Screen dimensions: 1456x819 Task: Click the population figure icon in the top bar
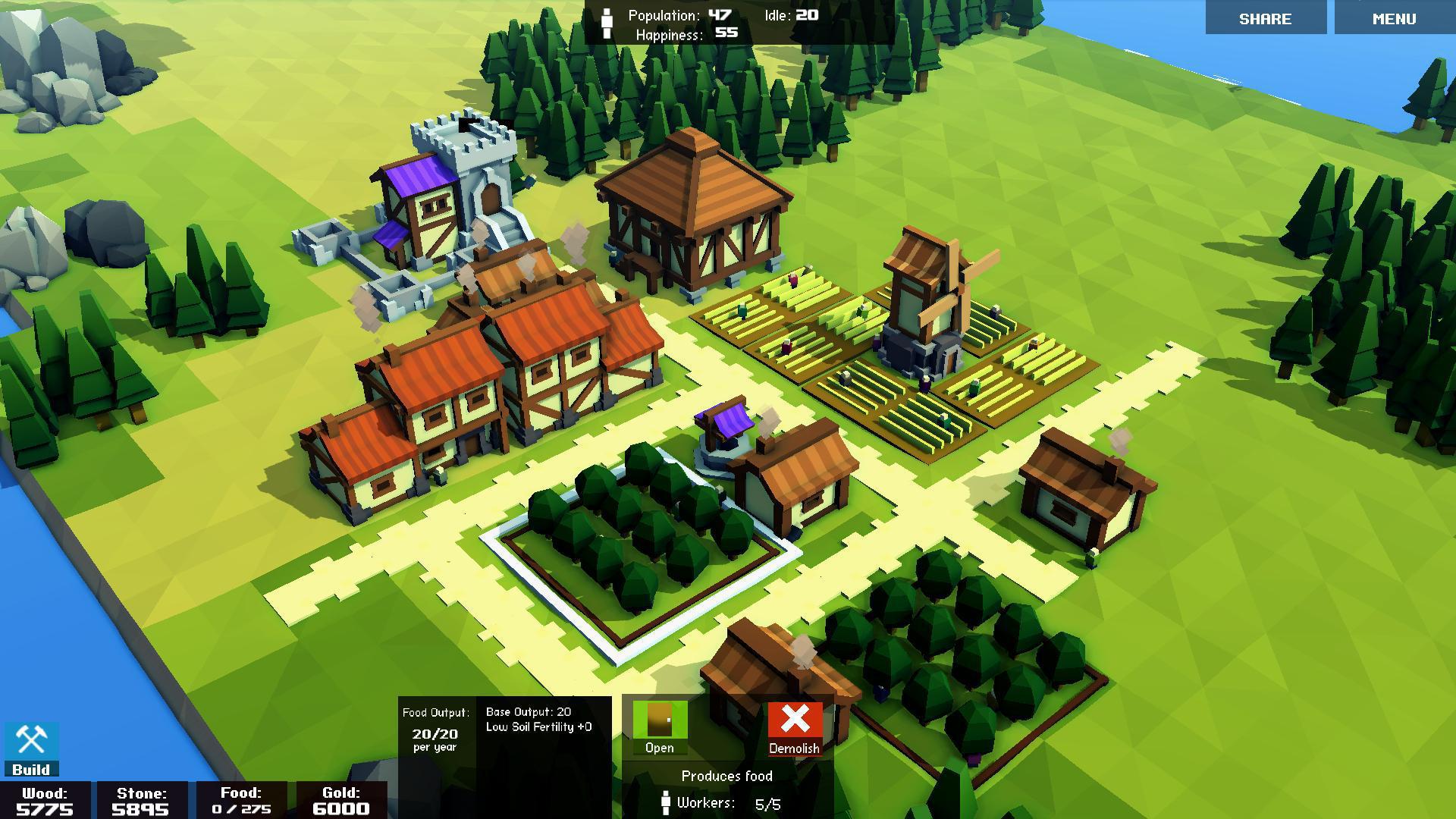click(x=607, y=20)
